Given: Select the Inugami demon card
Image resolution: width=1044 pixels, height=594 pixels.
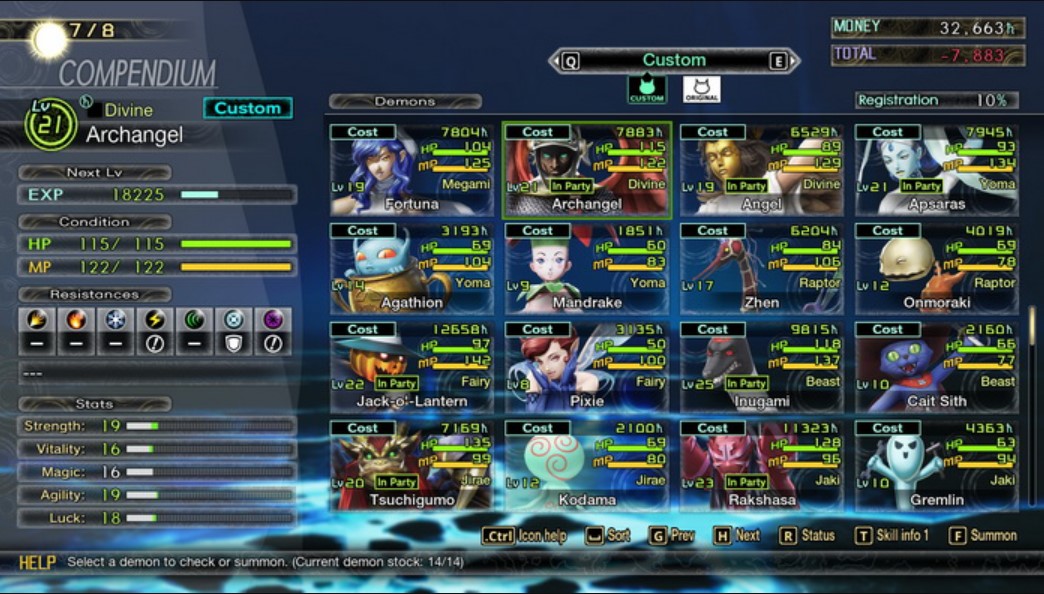Looking at the screenshot, I should tap(762, 367).
